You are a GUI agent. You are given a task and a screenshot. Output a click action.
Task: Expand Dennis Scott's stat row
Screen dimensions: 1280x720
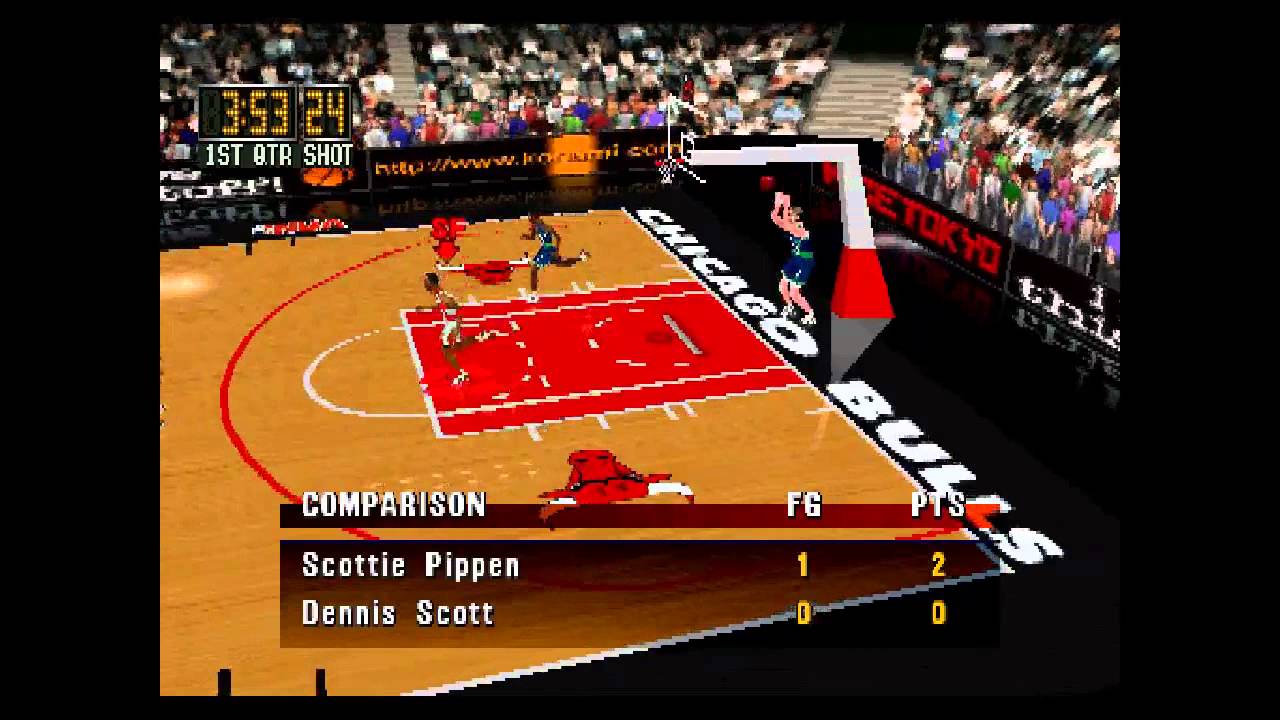pos(397,613)
